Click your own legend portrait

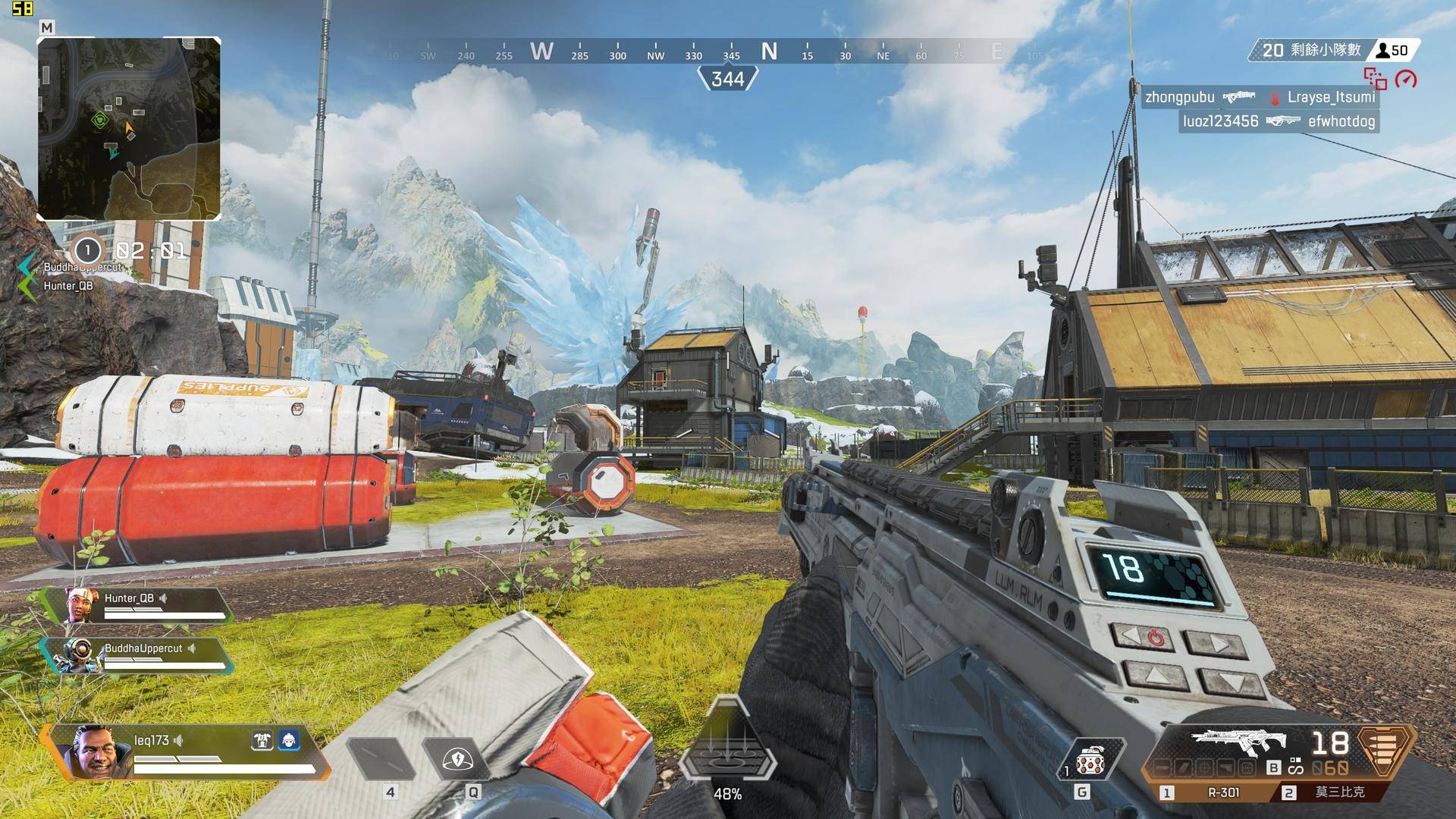pyautogui.click(x=94, y=751)
